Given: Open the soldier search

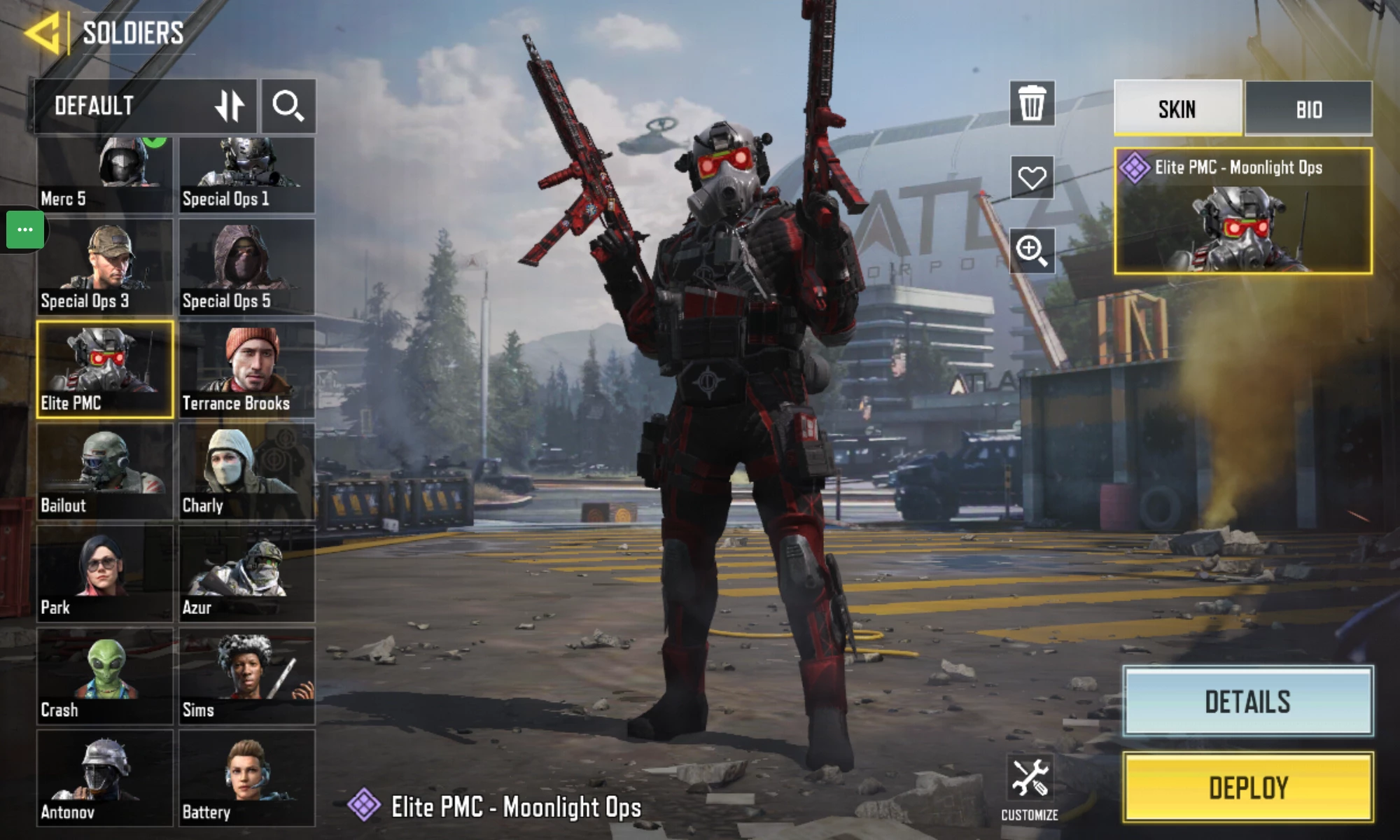Looking at the screenshot, I should tap(288, 106).
